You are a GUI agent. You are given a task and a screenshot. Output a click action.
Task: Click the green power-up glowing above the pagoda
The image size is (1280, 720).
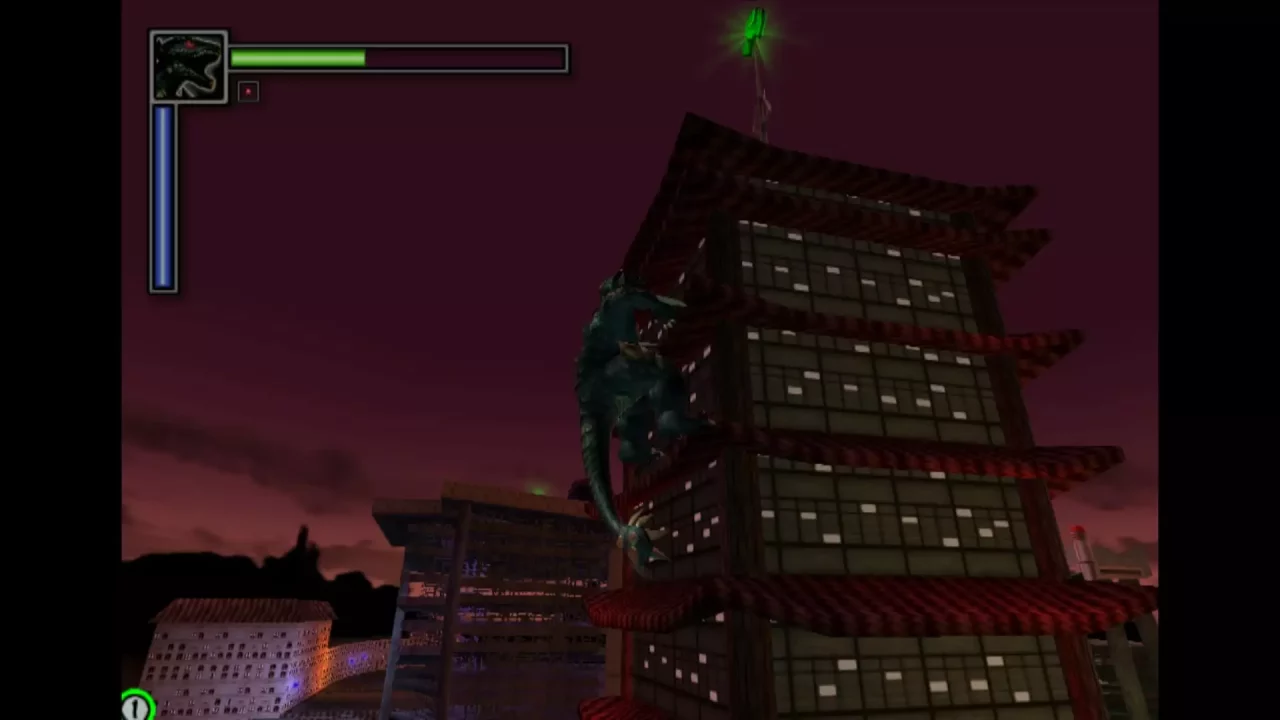[754, 30]
